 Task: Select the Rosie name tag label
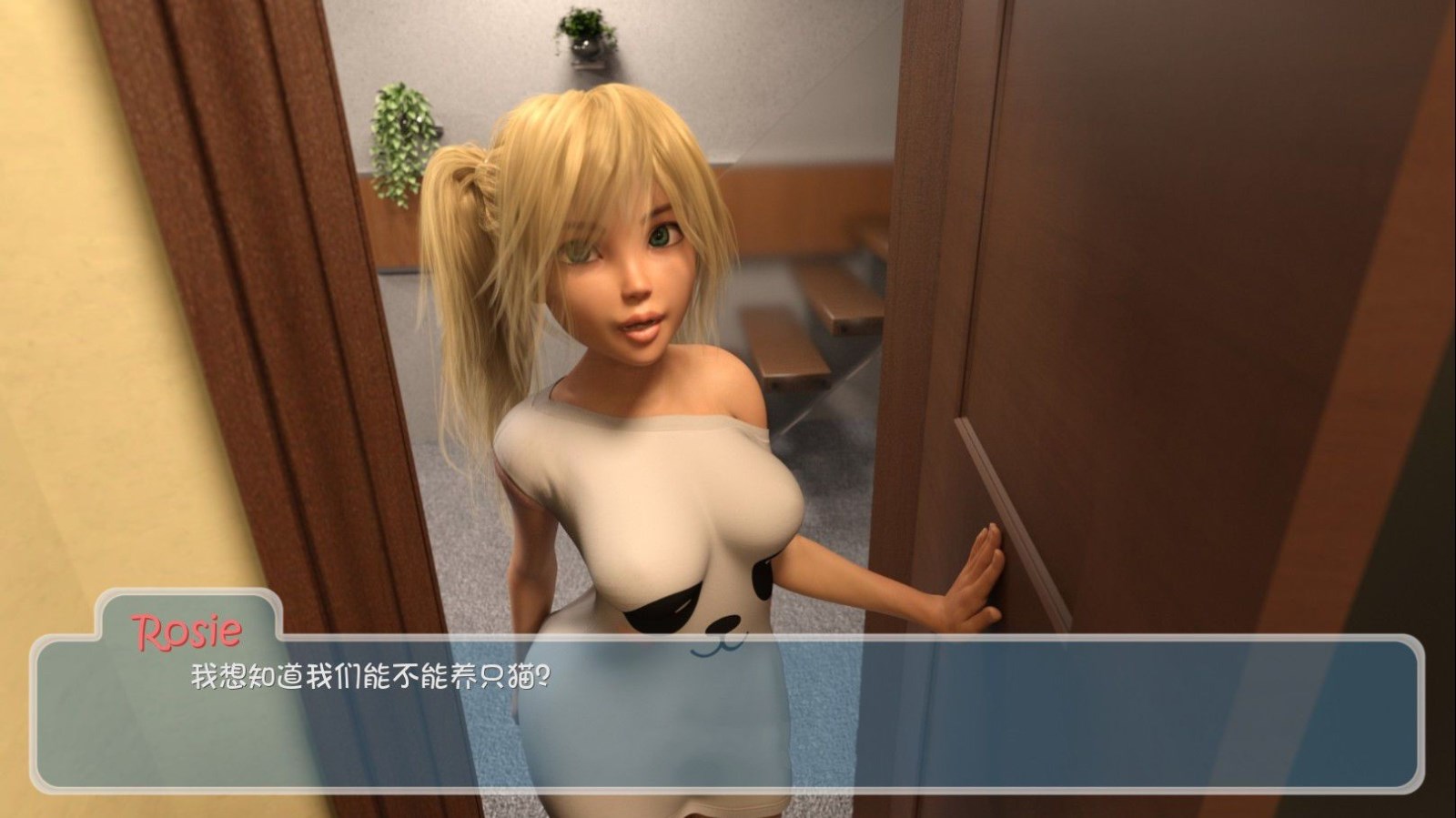[x=190, y=627]
